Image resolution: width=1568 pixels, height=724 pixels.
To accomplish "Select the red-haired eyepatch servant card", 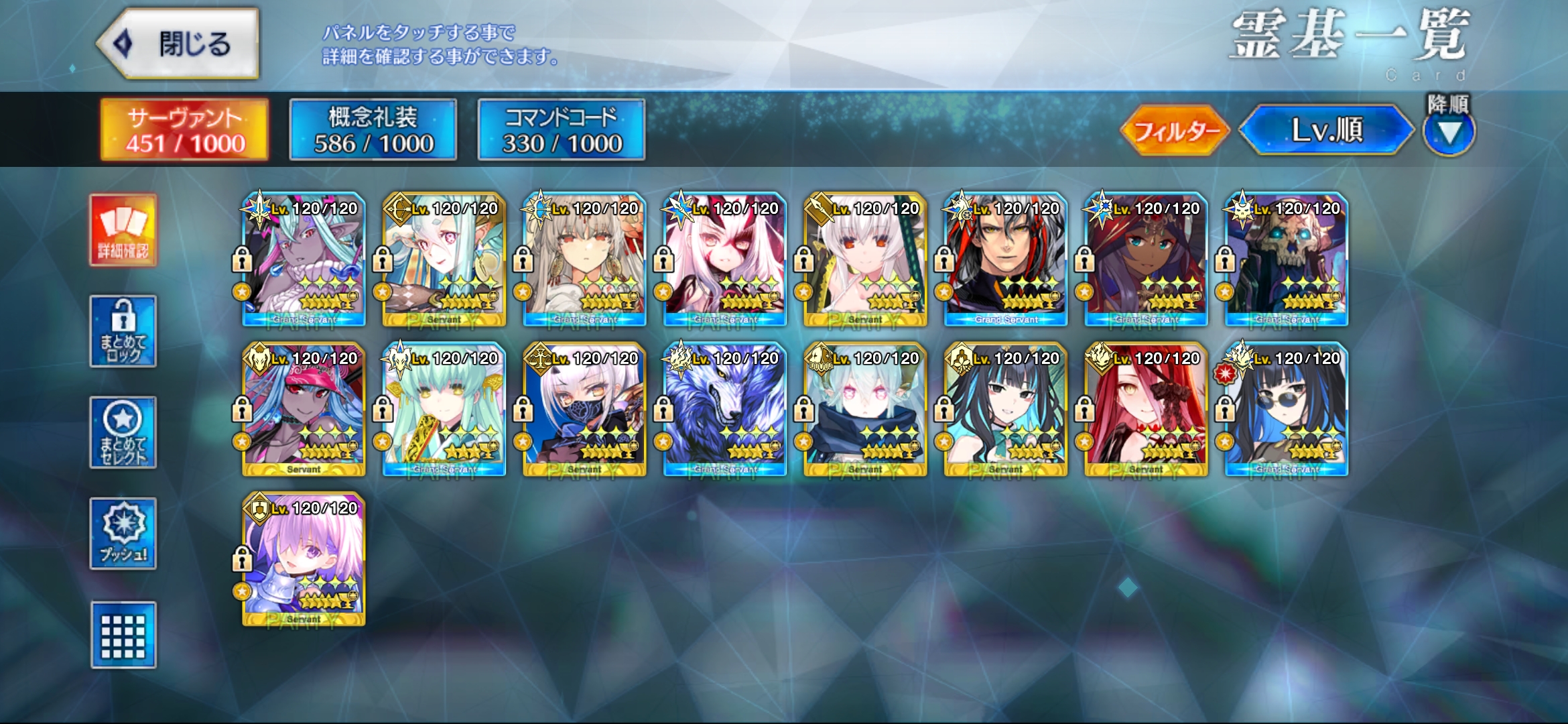I will (x=1146, y=410).
